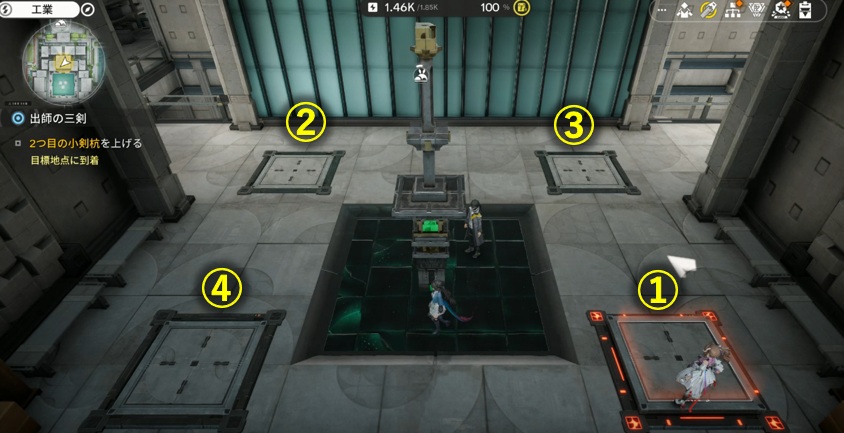844x433 pixels.
Task: Open the circular minimap
Action: (x=60, y=61)
